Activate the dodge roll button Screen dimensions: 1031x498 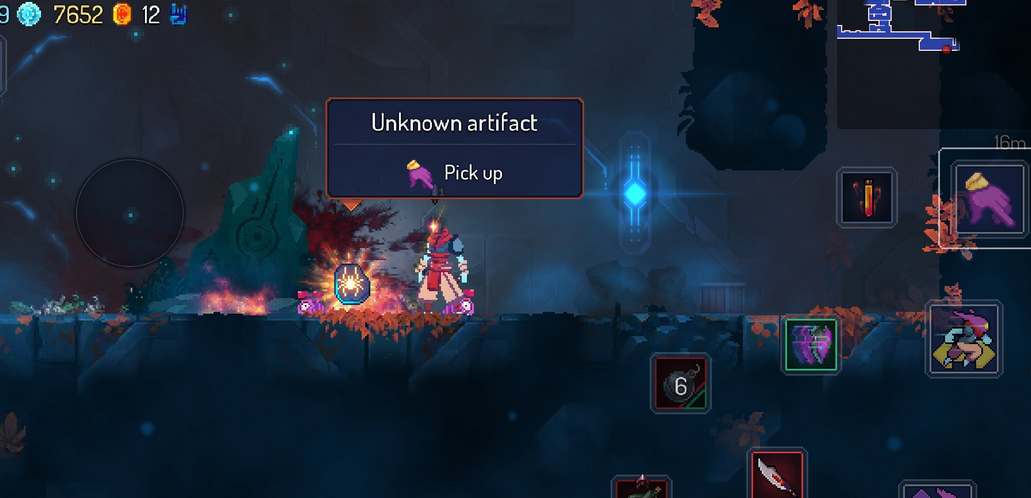tap(964, 339)
